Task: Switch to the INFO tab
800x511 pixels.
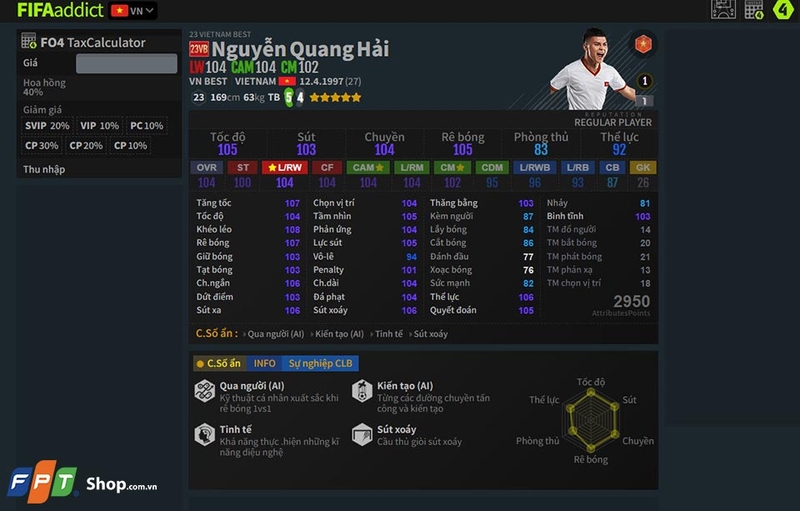Action: [x=264, y=363]
